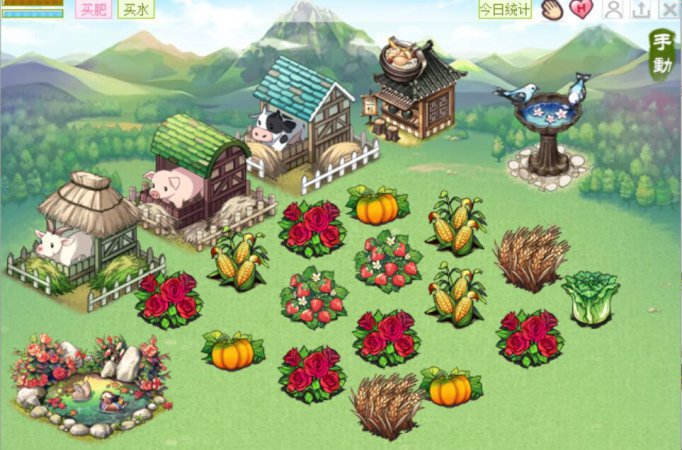Select the hand tool icon
The height and width of the screenshot is (450, 682).
click(552, 9)
